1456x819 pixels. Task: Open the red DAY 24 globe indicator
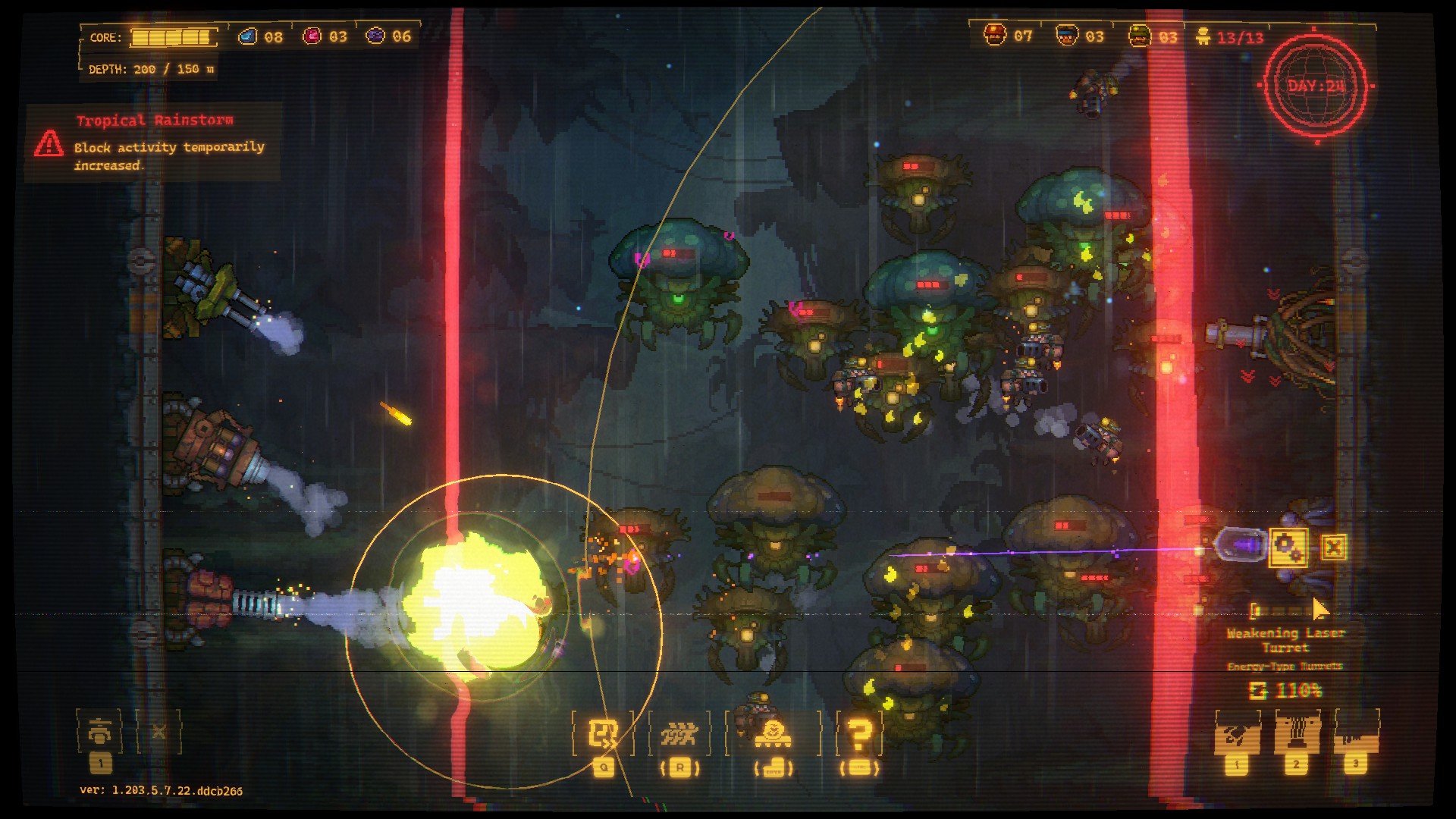1315,86
